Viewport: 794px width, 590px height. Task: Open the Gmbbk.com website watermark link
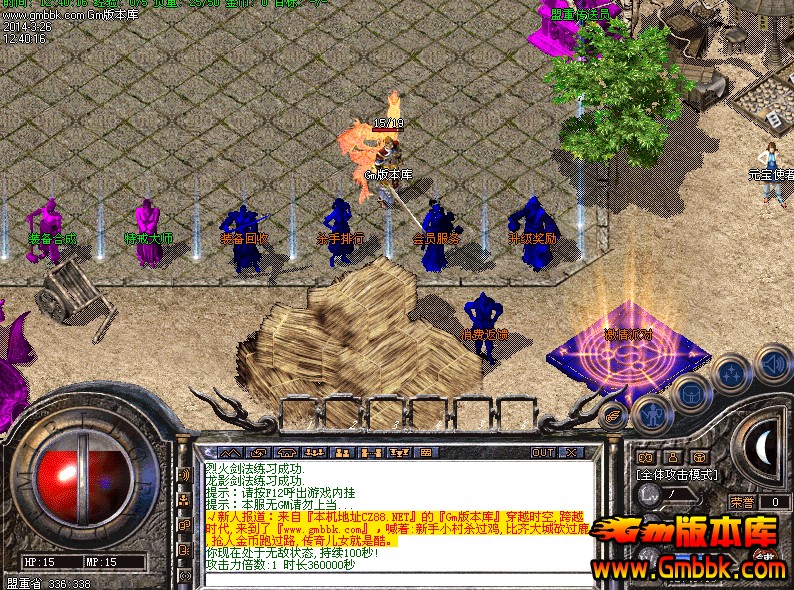[x=688, y=568]
